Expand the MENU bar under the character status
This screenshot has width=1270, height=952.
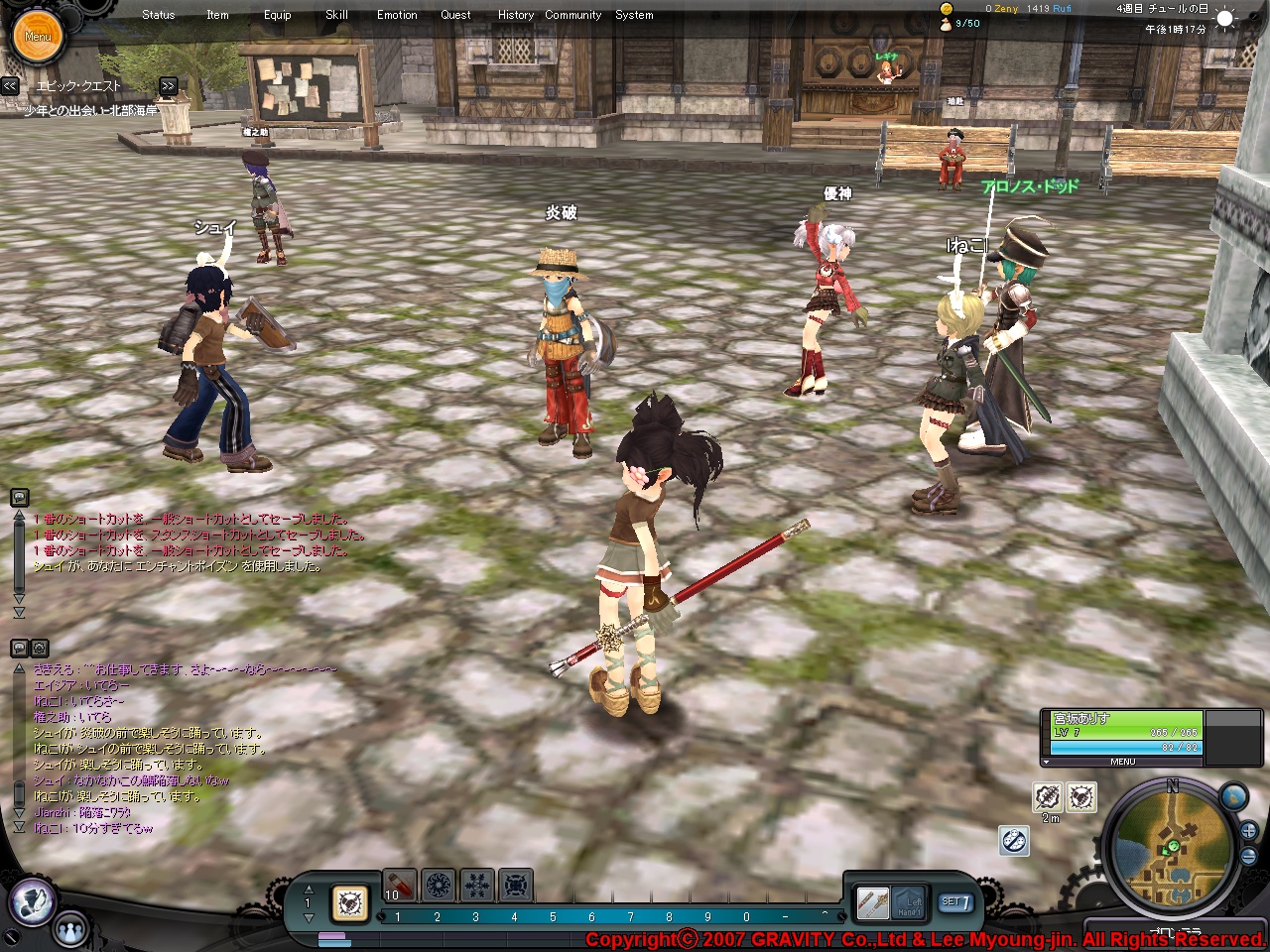pyautogui.click(x=1122, y=762)
